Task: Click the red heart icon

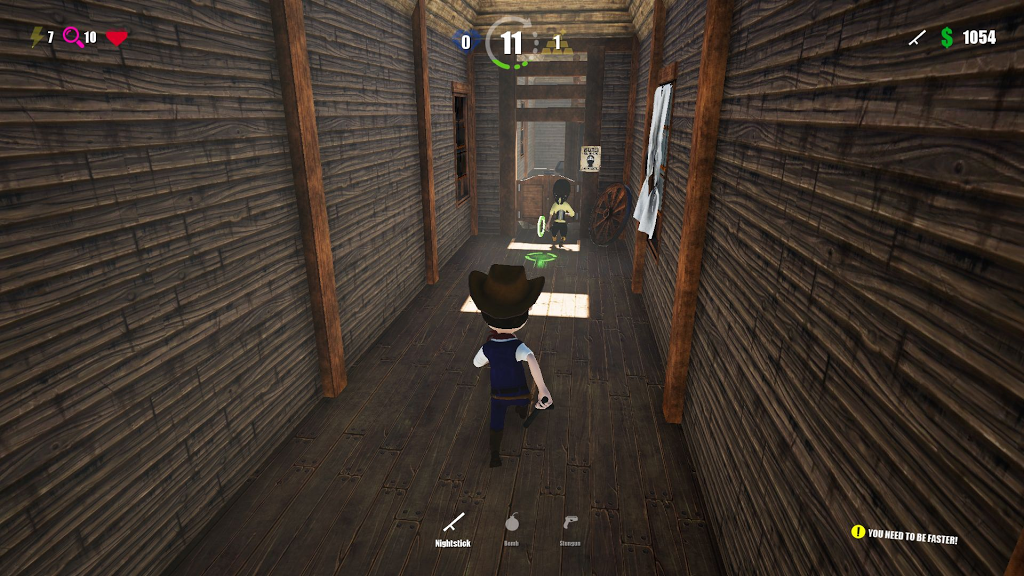Action: coord(117,38)
